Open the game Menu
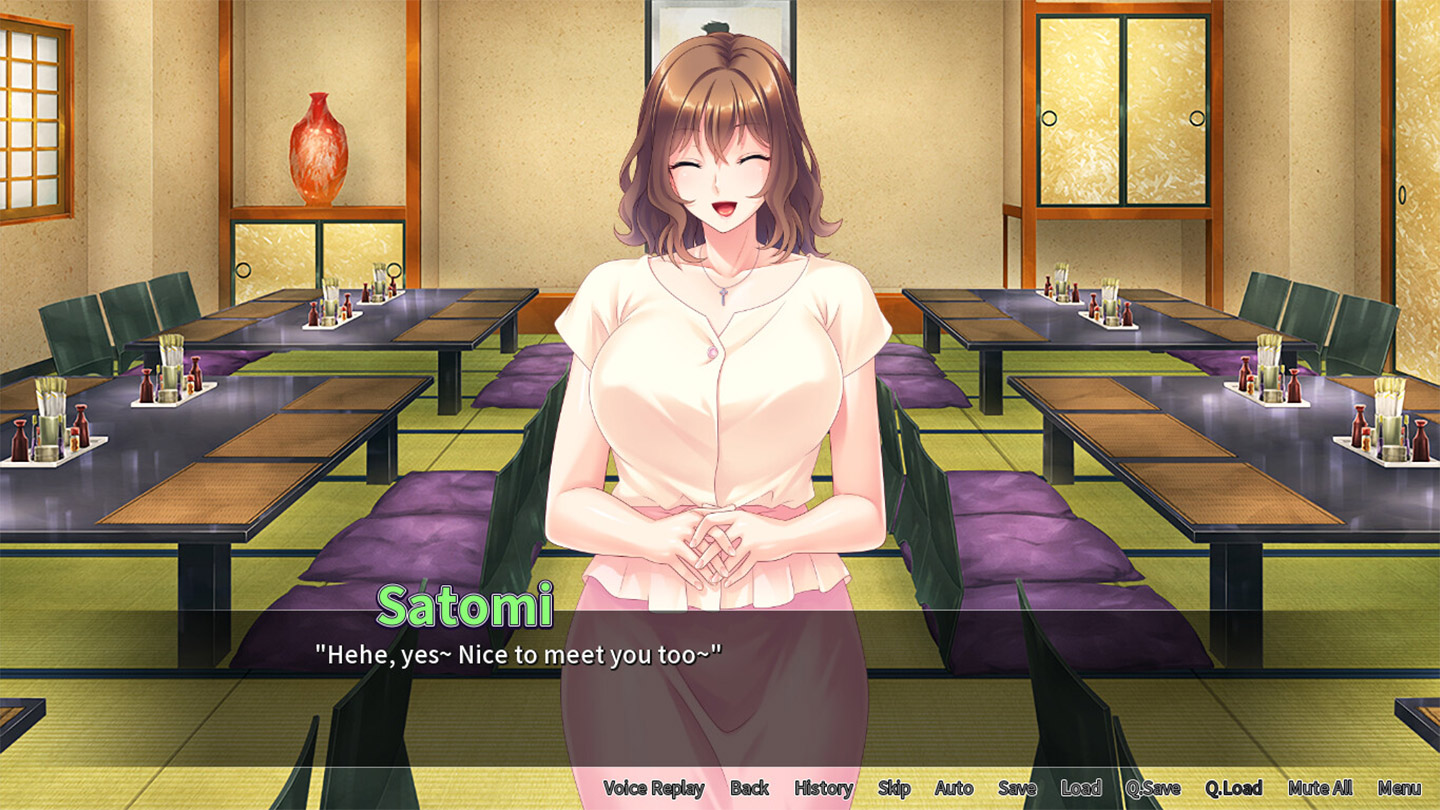This screenshot has height=810, width=1440. click(x=1399, y=788)
